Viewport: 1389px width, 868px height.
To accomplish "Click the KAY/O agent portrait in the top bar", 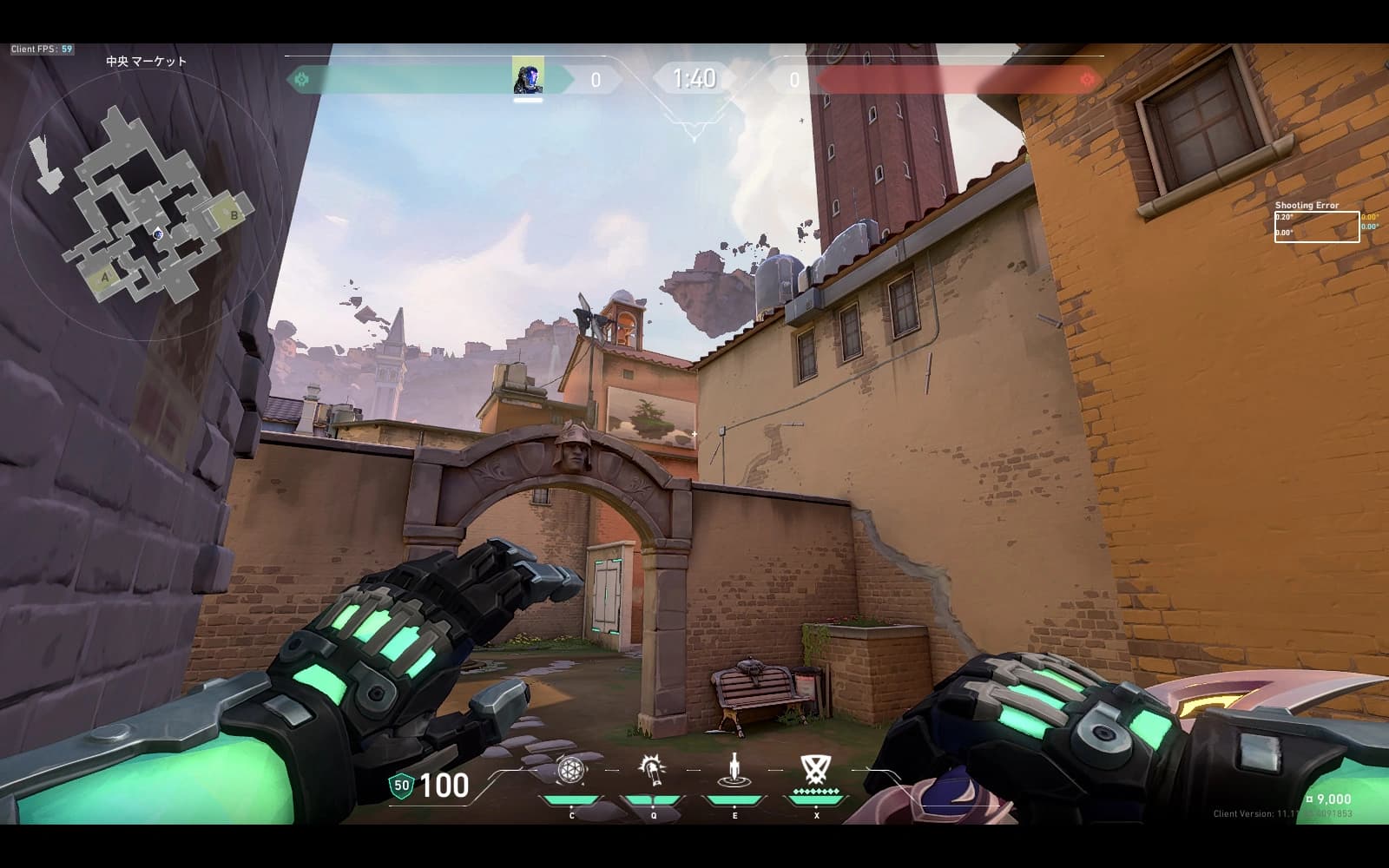I will [x=528, y=76].
